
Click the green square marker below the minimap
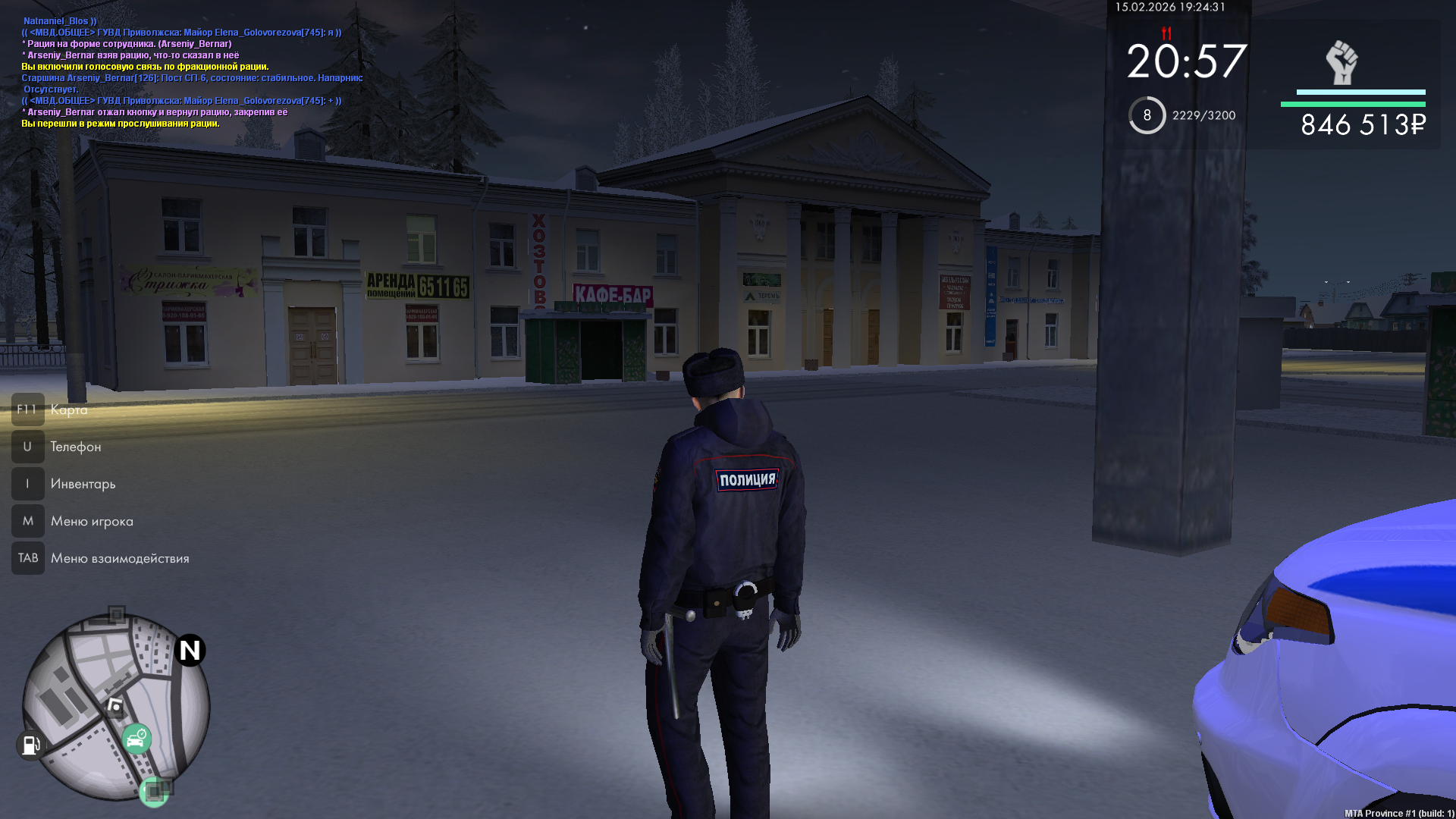click(x=154, y=792)
